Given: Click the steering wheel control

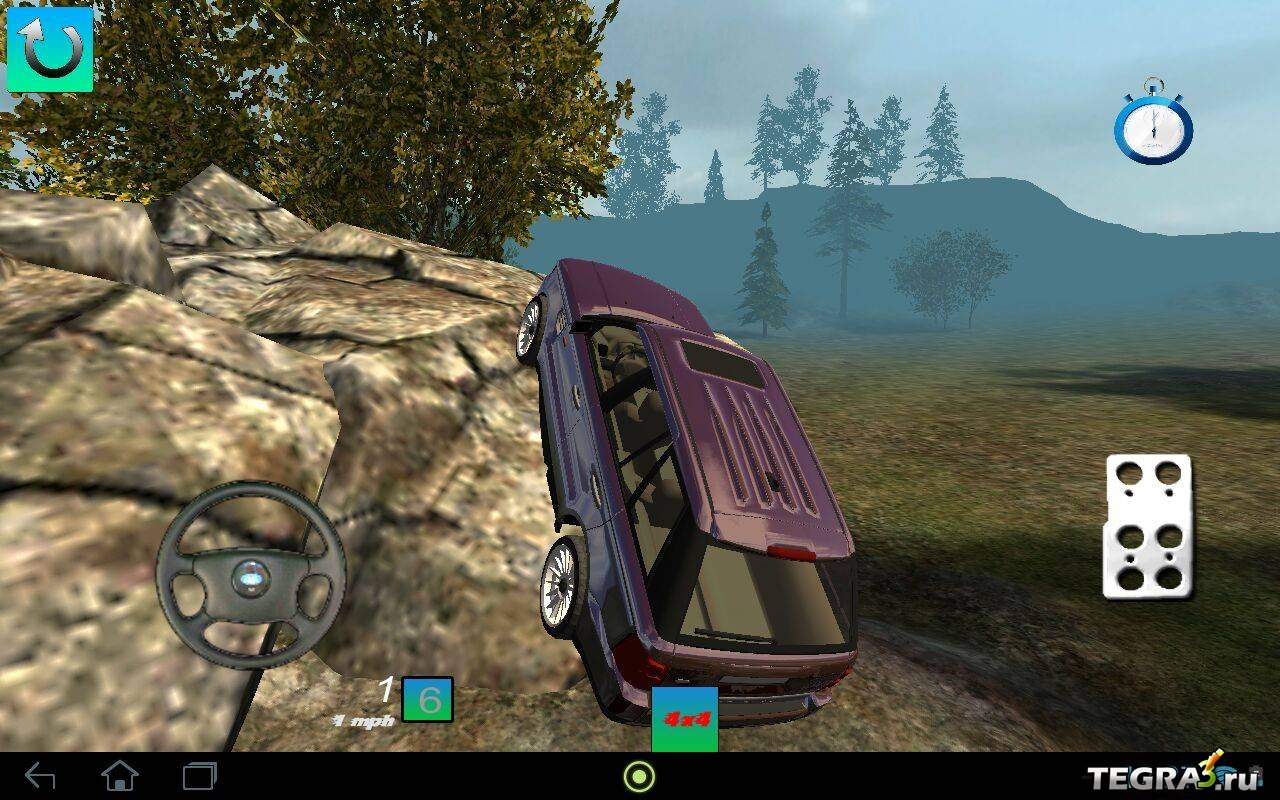Looking at the screenshot, I should pos(251,576).
